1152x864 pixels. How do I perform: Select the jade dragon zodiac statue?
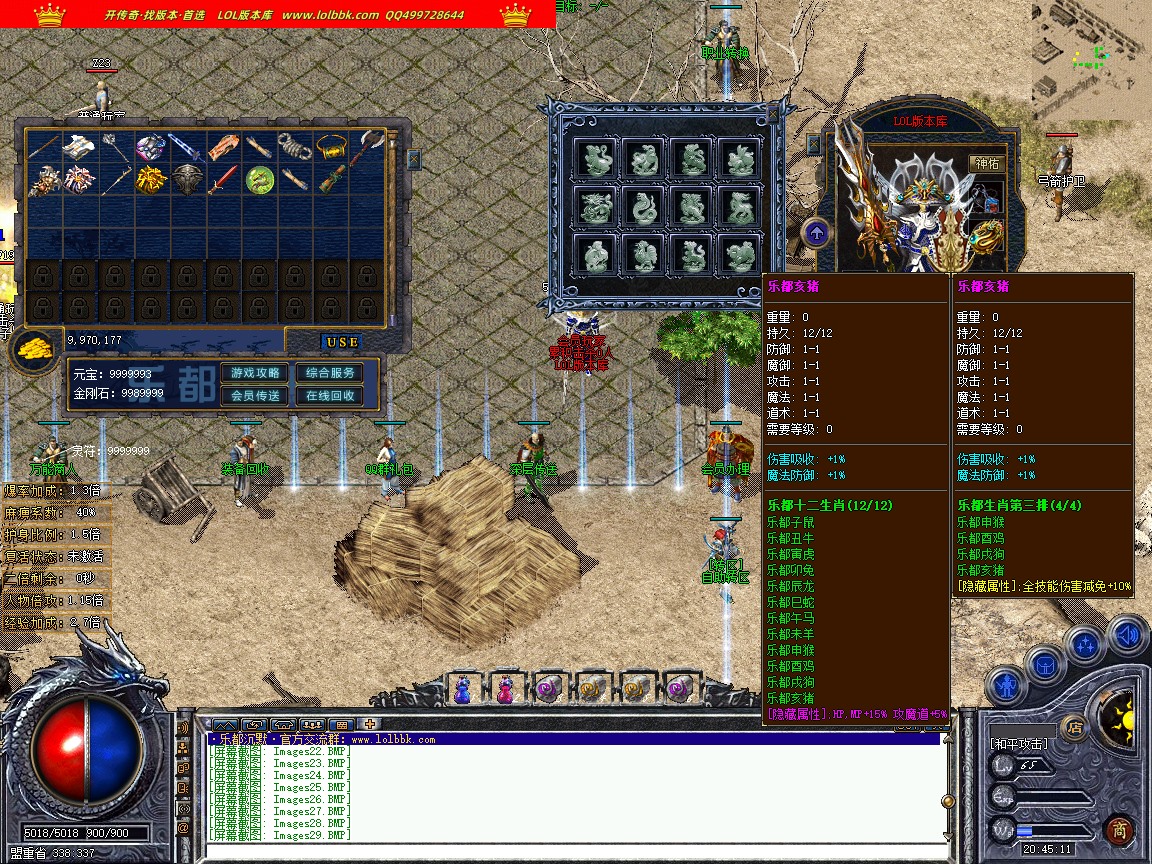(597, 207)
